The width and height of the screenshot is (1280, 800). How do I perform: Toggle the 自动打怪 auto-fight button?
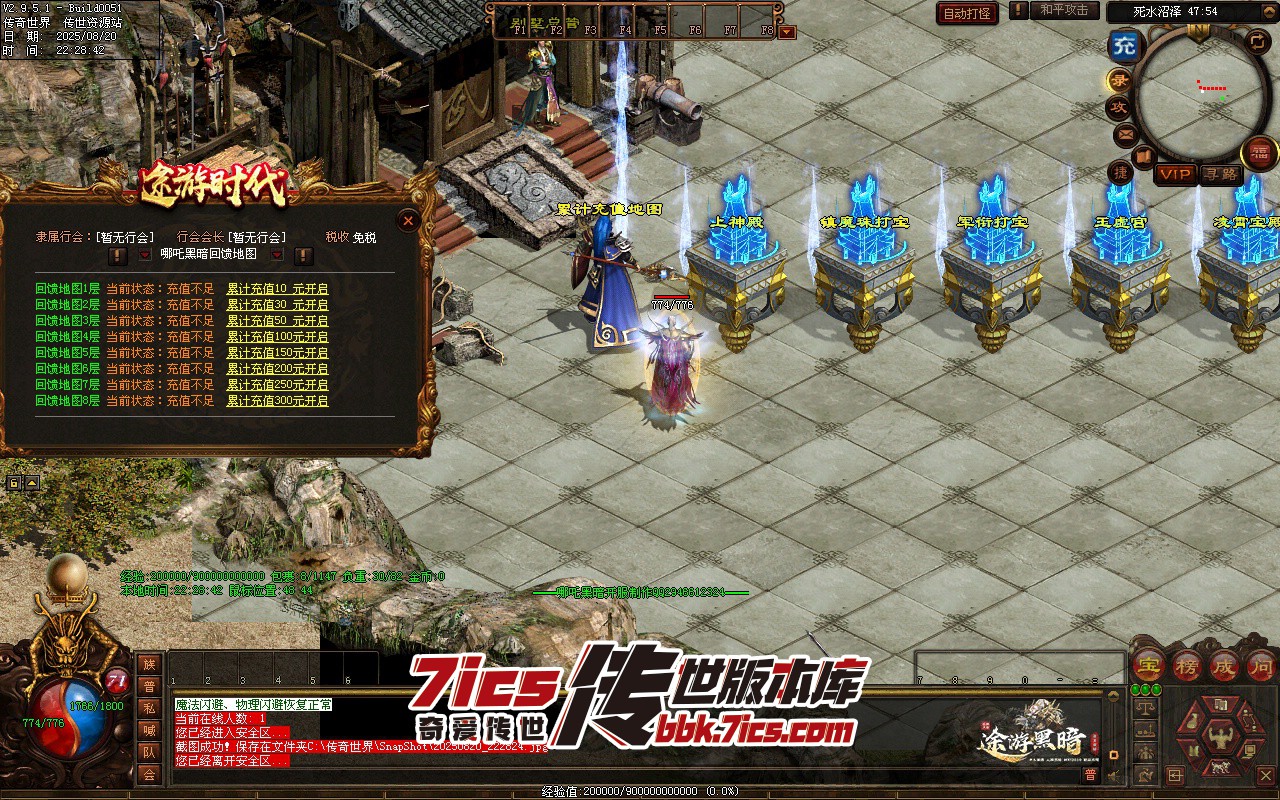967,13
